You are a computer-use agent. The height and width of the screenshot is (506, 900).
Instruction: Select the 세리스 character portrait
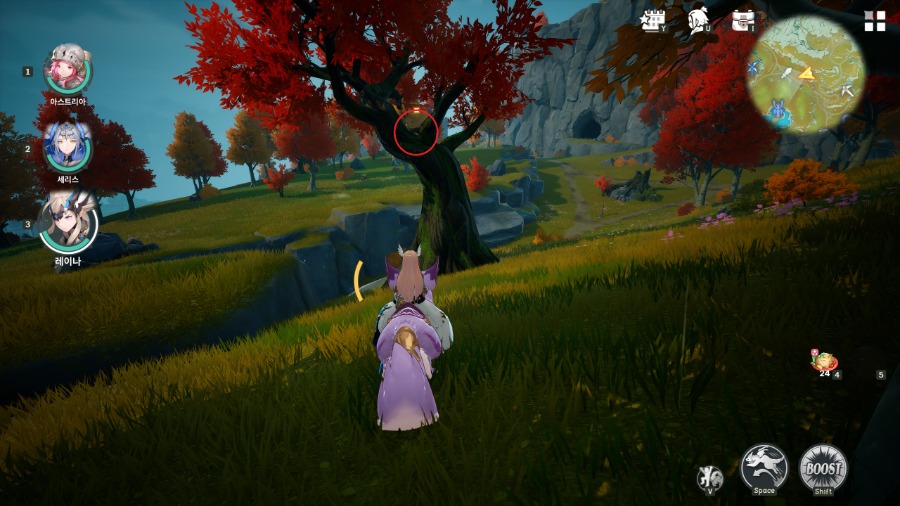(68, 146)
